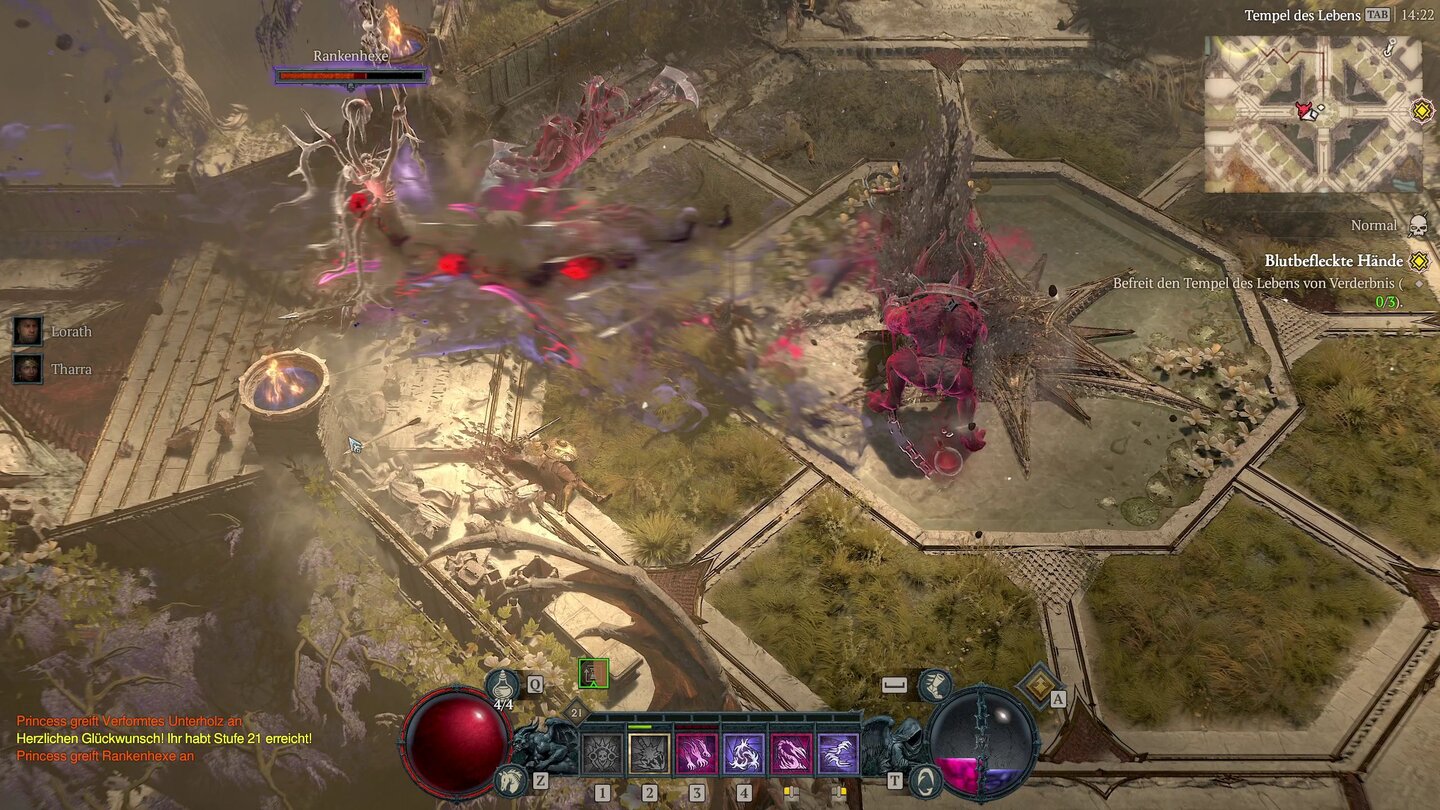
Task: Activate the right weapon-swap marker under the hotbar
Action: (x=838, y=790)
